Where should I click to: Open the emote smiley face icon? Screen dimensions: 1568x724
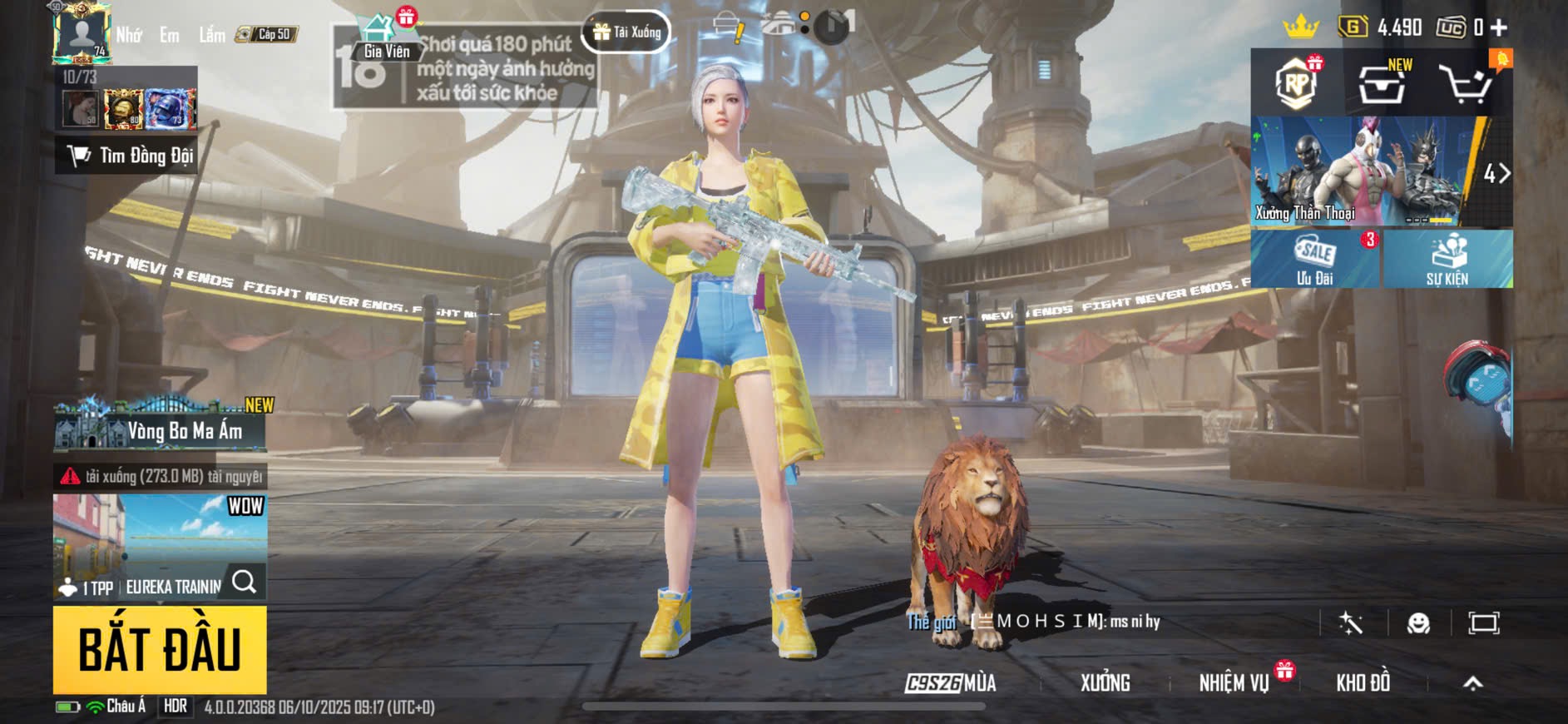pyautogui.click(x=1418, y=623)
